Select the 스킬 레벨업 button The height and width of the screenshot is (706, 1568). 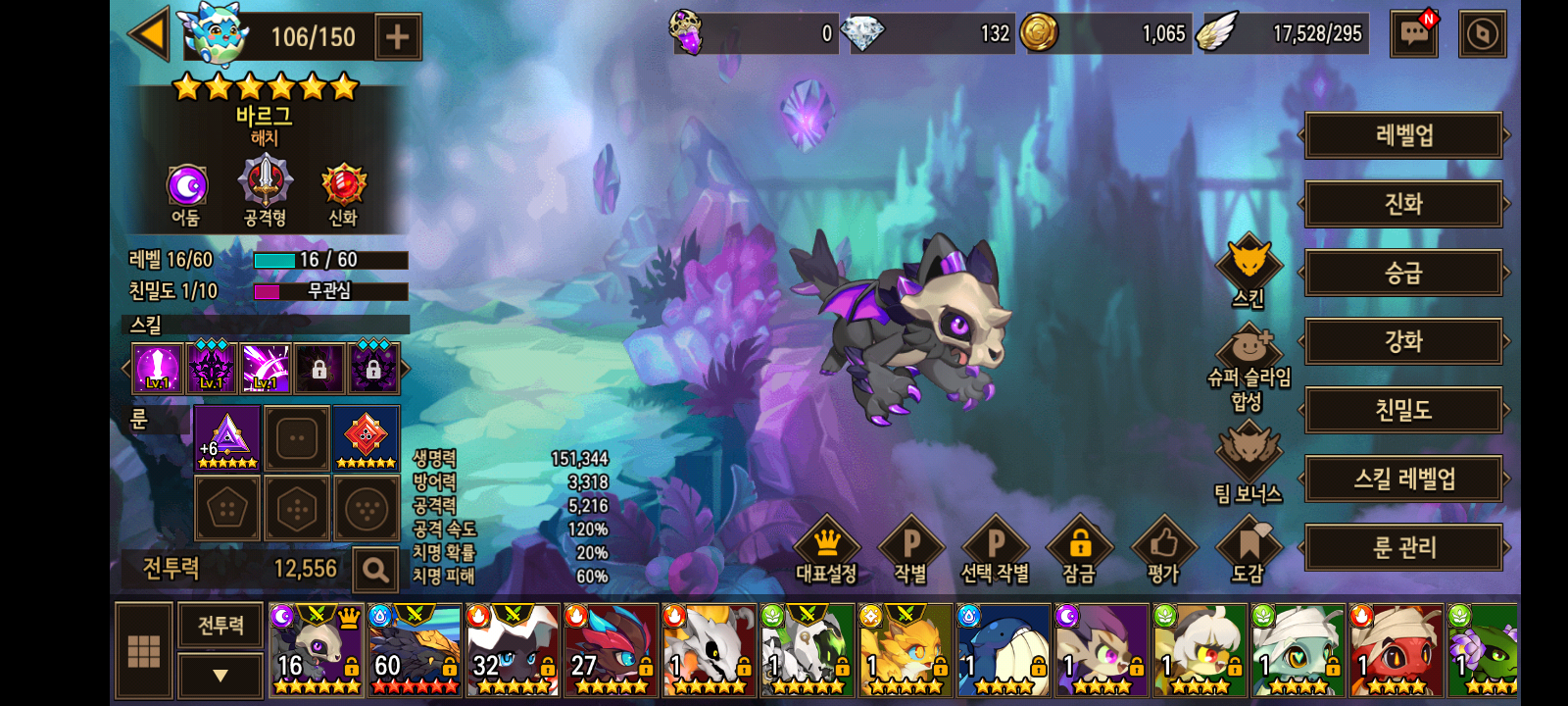pos(1403,479)
